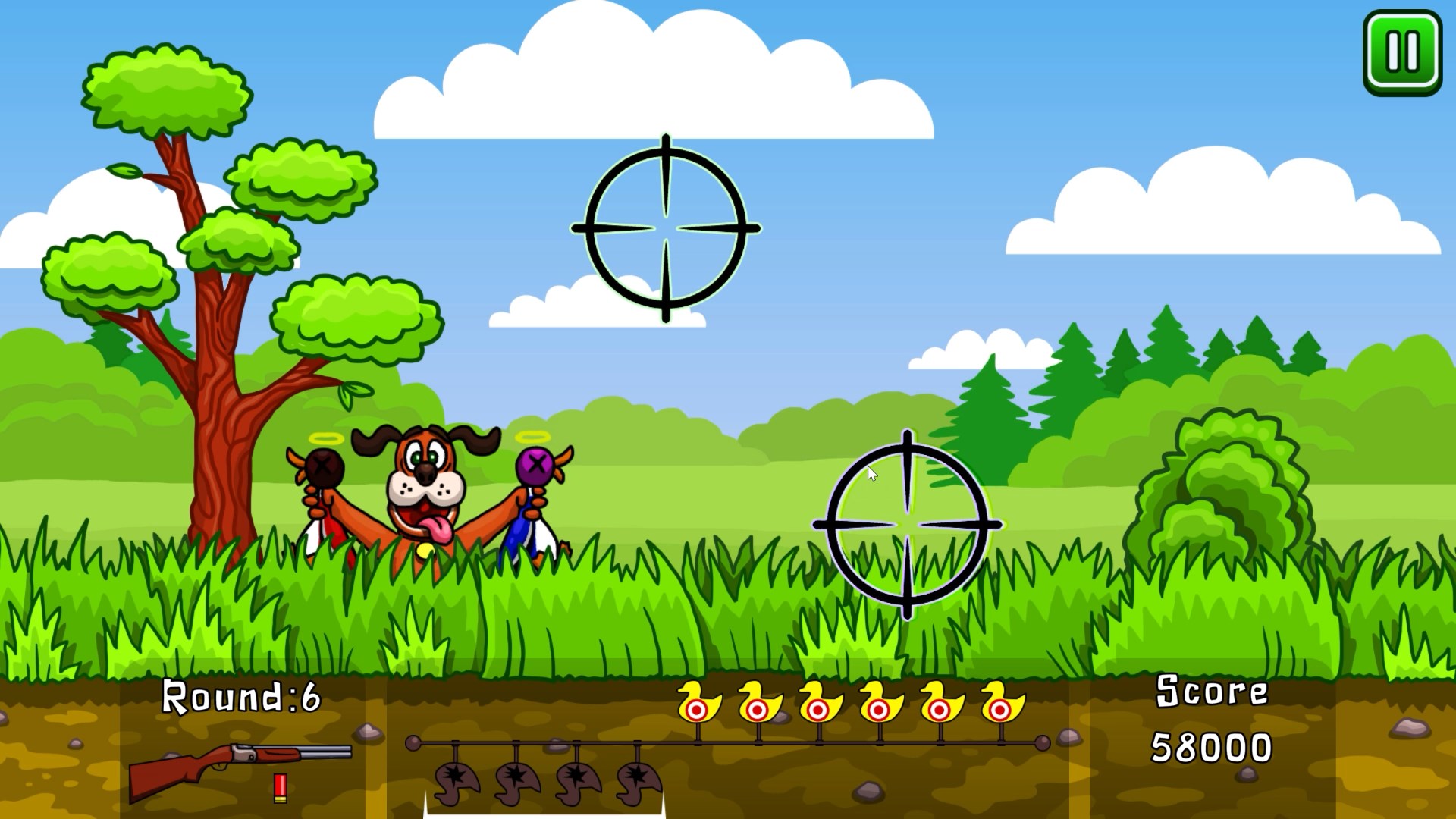Shoot the red duck in the dog's hand
The width and height of the screenshot is (1456, 819).
325,493
